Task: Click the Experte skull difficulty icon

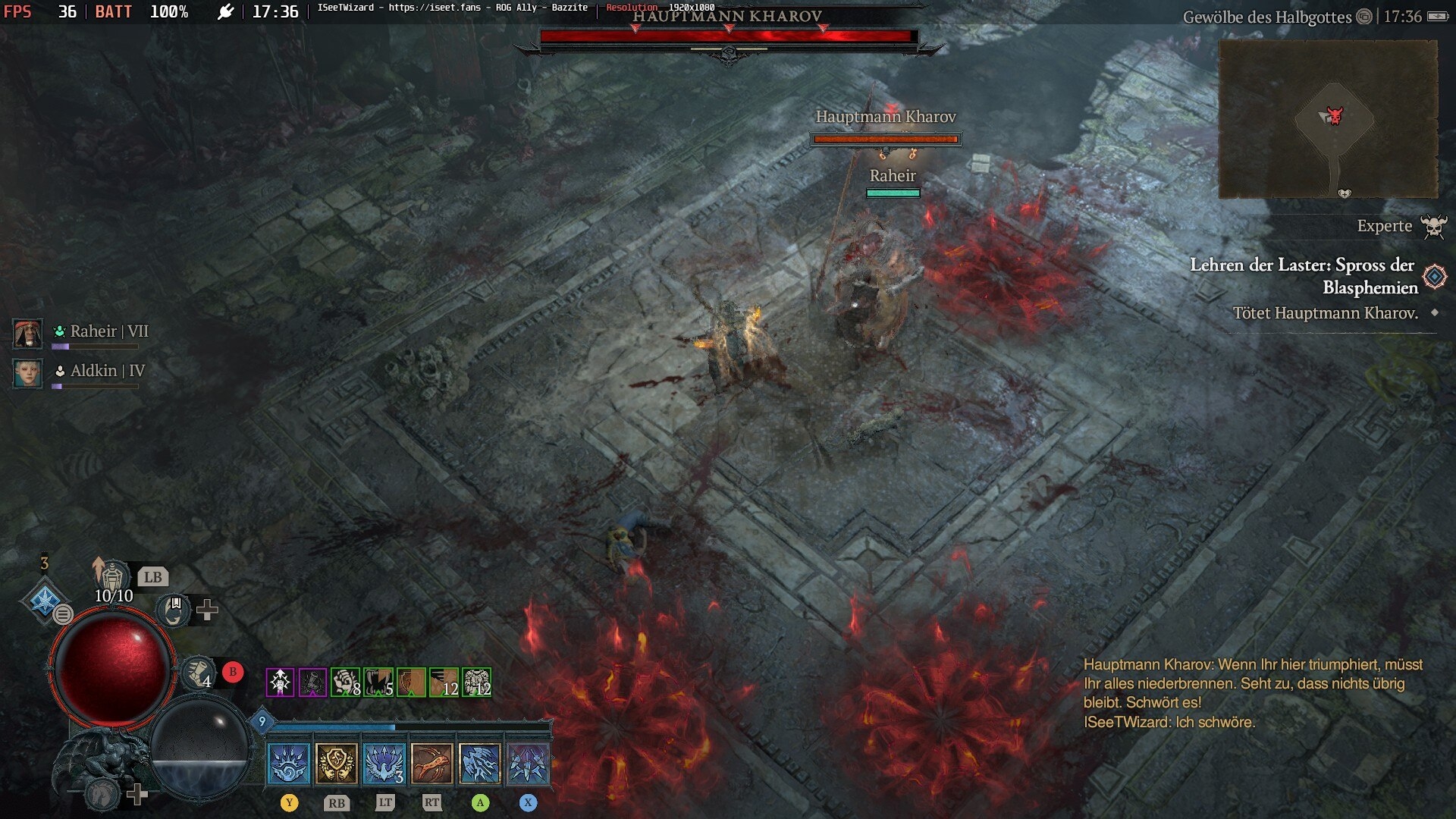Action: pyautogui.click(x=1433, y=226)
